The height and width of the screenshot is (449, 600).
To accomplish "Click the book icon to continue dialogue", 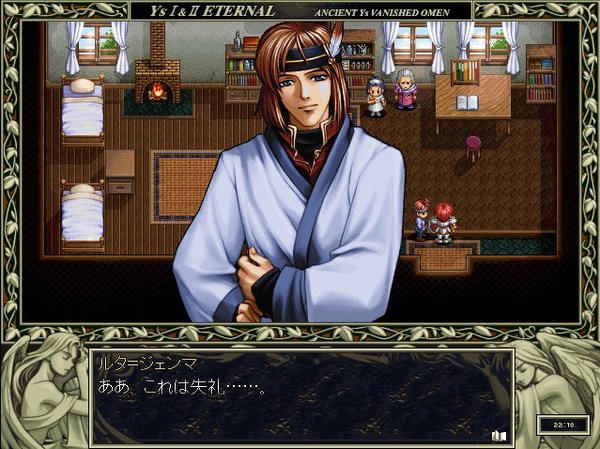I will [499, 434].
